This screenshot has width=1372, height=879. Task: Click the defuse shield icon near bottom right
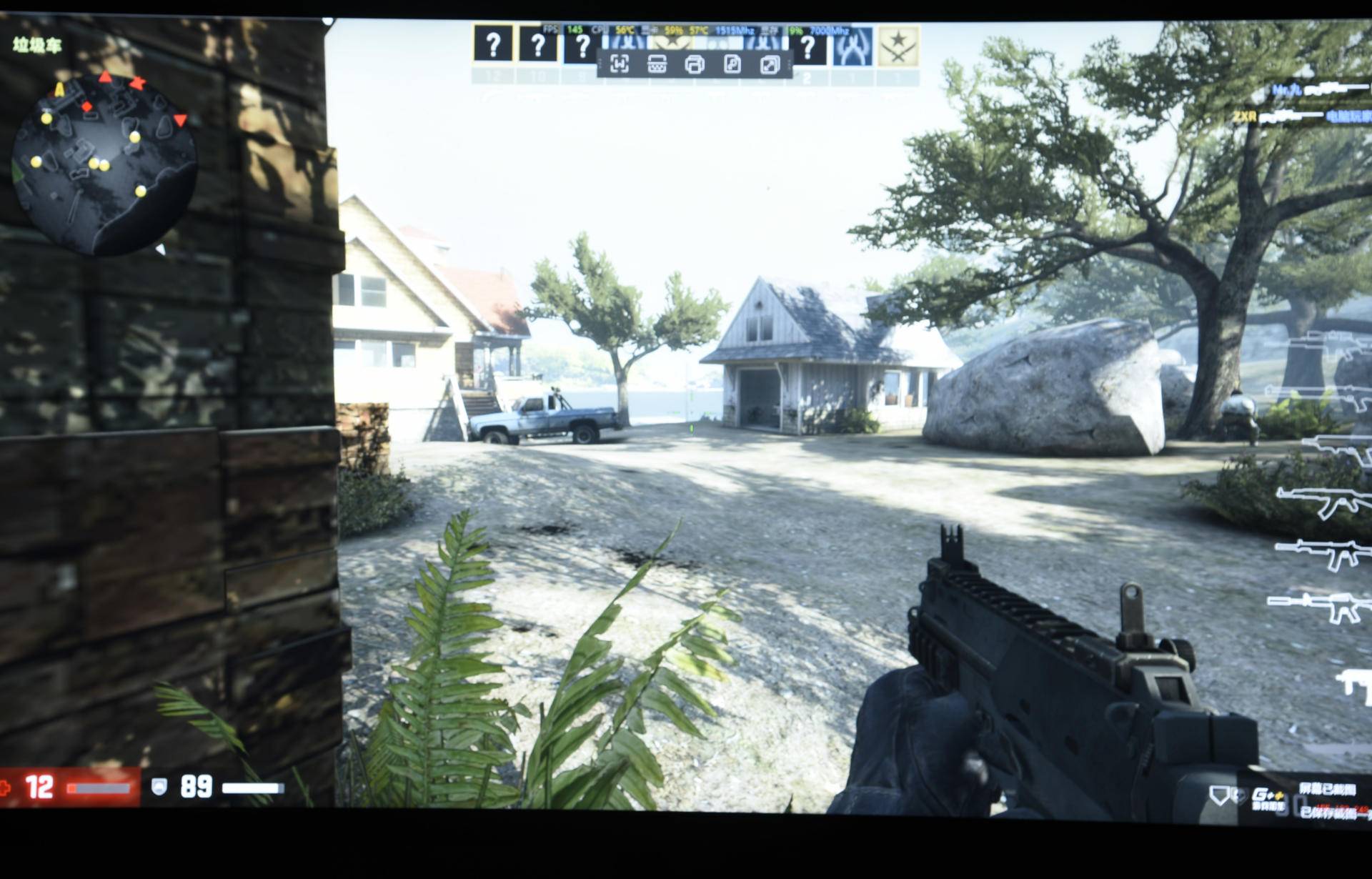pyautogui.click(x=1219, y=795)
